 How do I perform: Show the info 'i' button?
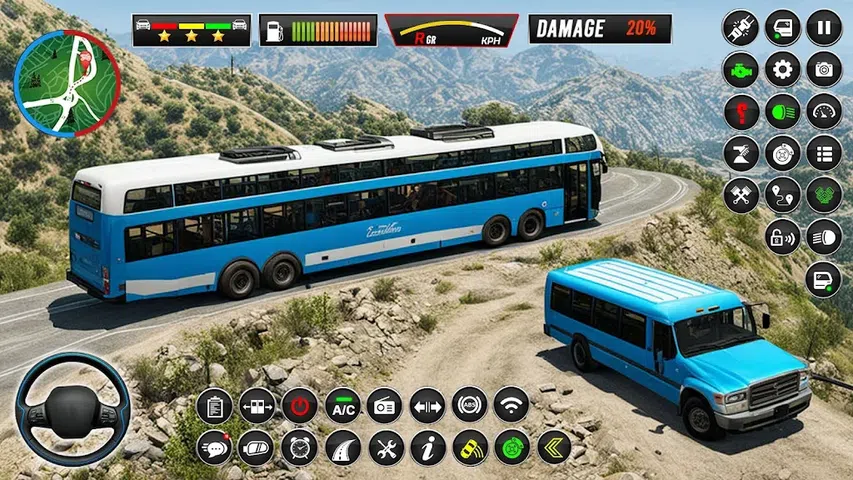[x=427, y=447]
